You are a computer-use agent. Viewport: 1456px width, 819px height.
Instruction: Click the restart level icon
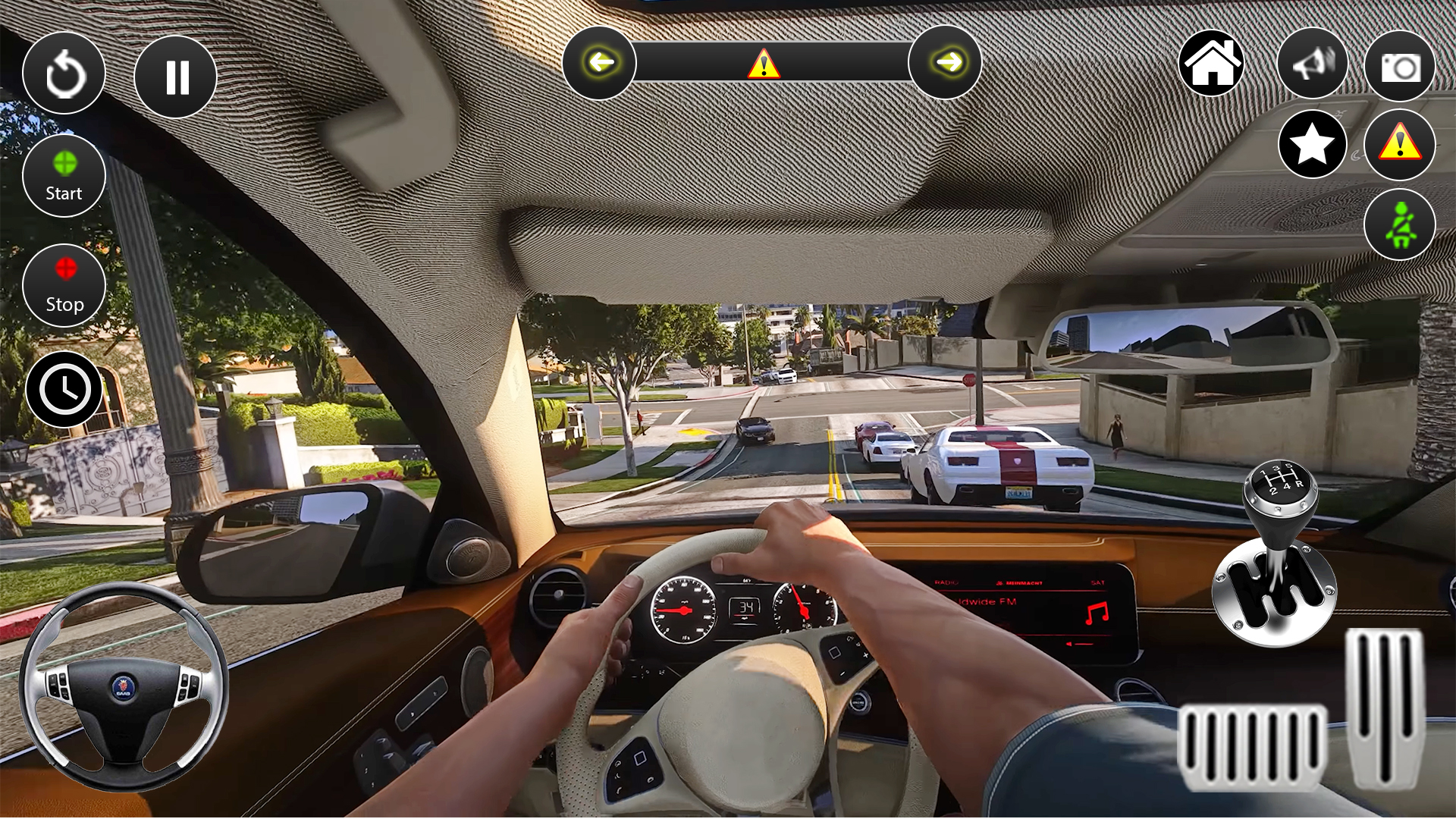[x=64, y=75]
